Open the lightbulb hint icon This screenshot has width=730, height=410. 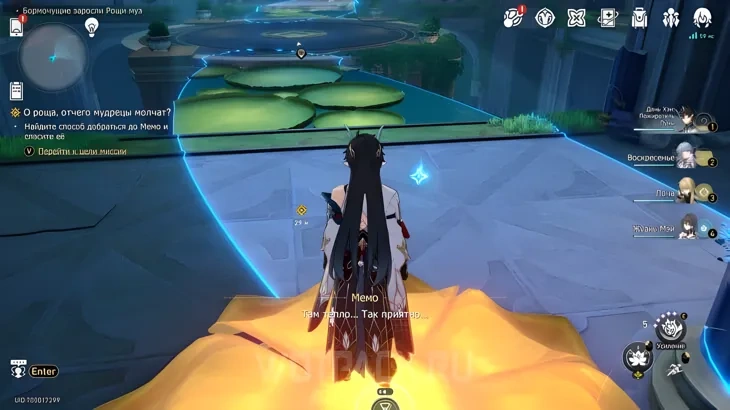pos(92,27)
